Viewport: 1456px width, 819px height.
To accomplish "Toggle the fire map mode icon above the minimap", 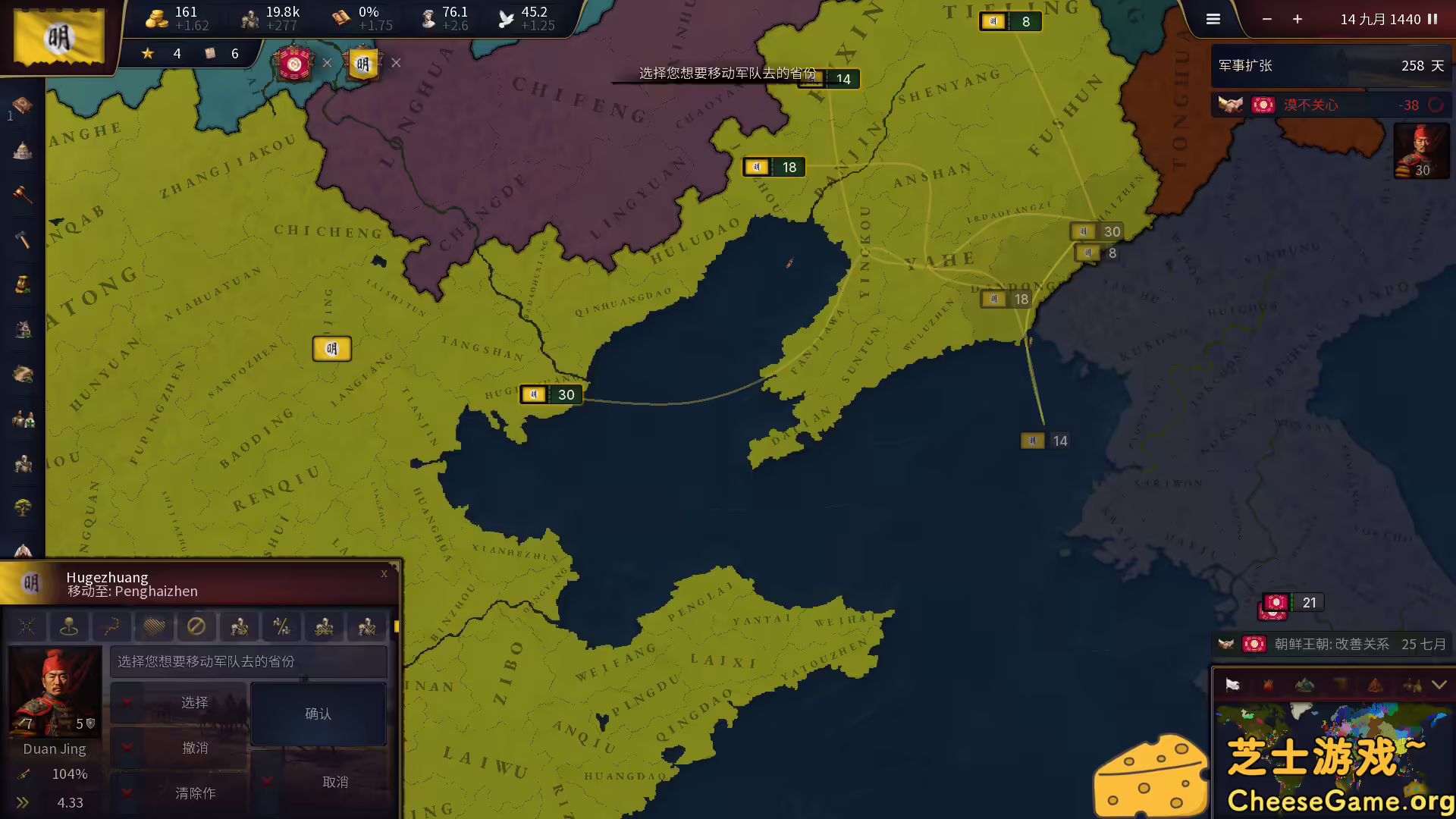I will coord(1268,685).
